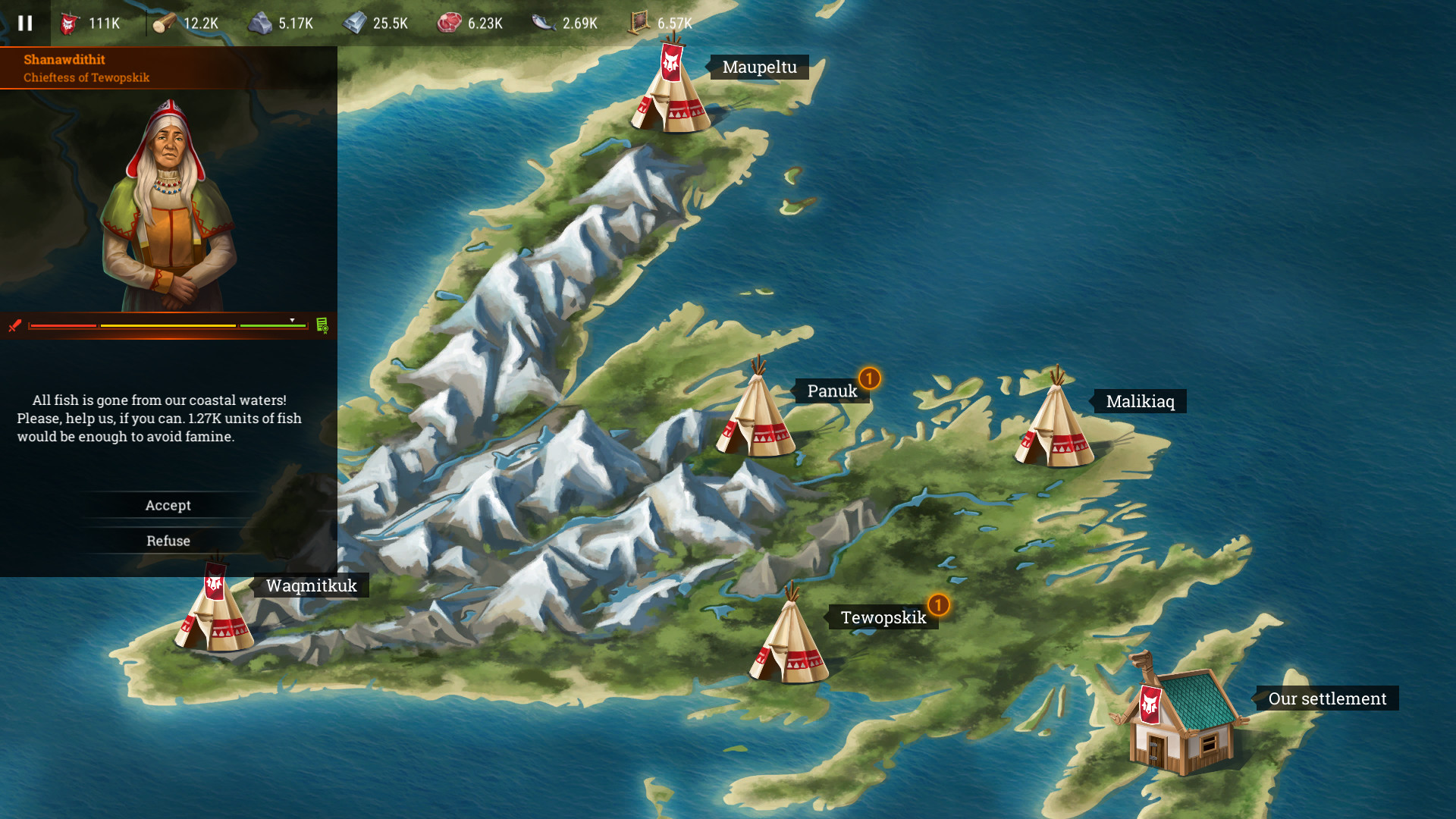Refuse the famine aid request

click(168, 540)
